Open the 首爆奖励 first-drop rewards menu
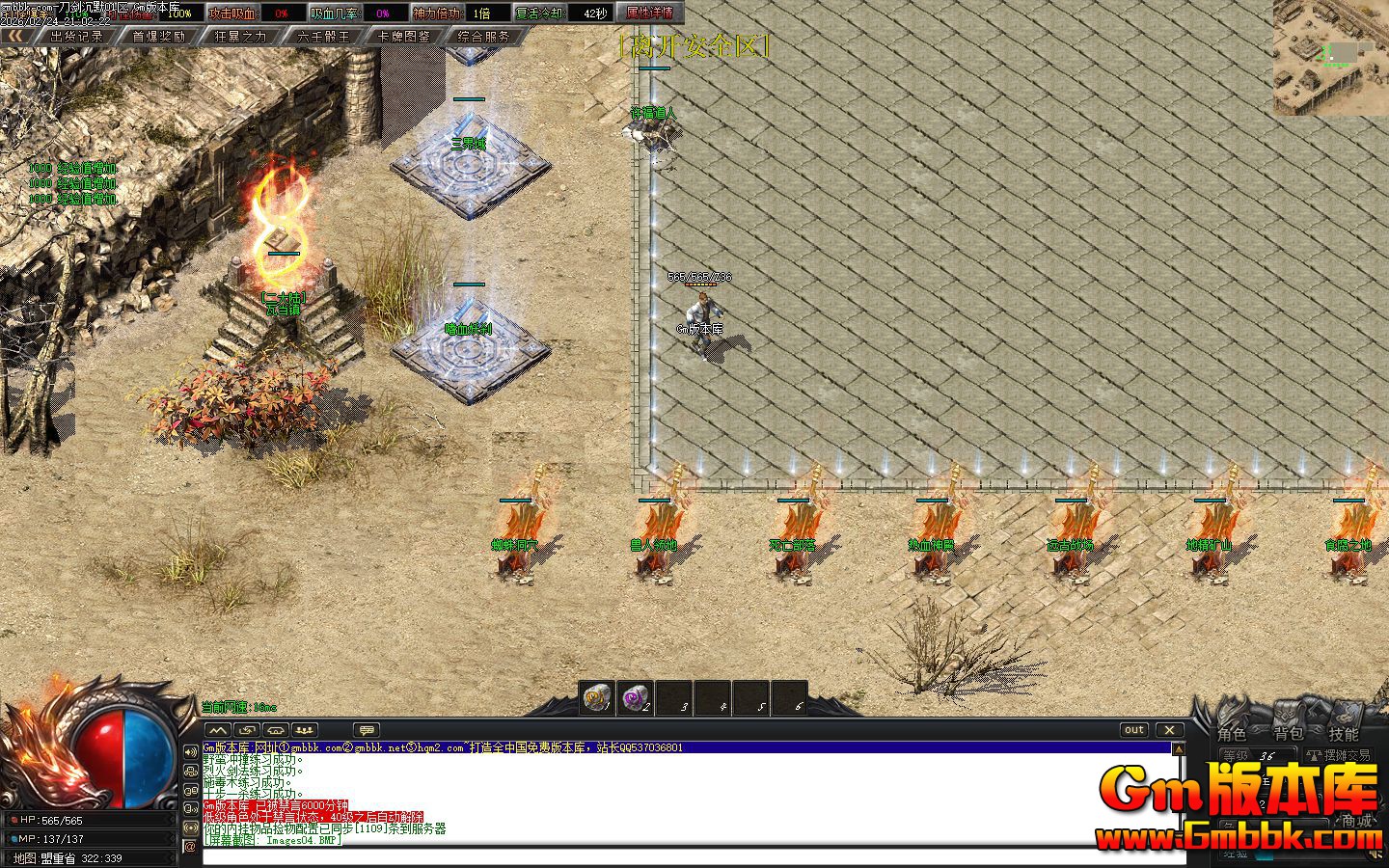 point(158,36)
